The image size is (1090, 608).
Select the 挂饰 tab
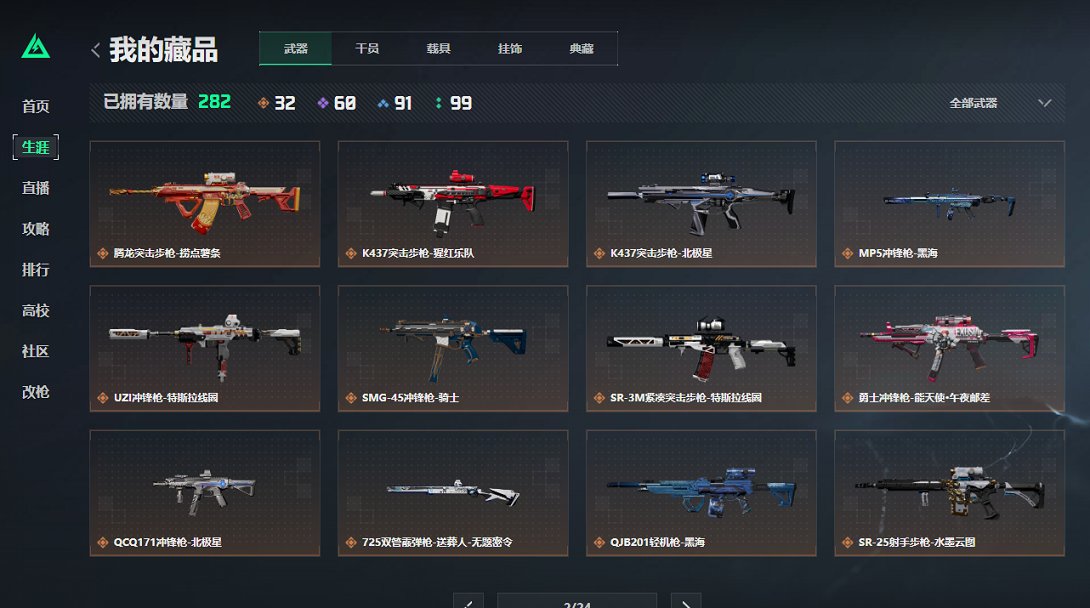(510, 49)
